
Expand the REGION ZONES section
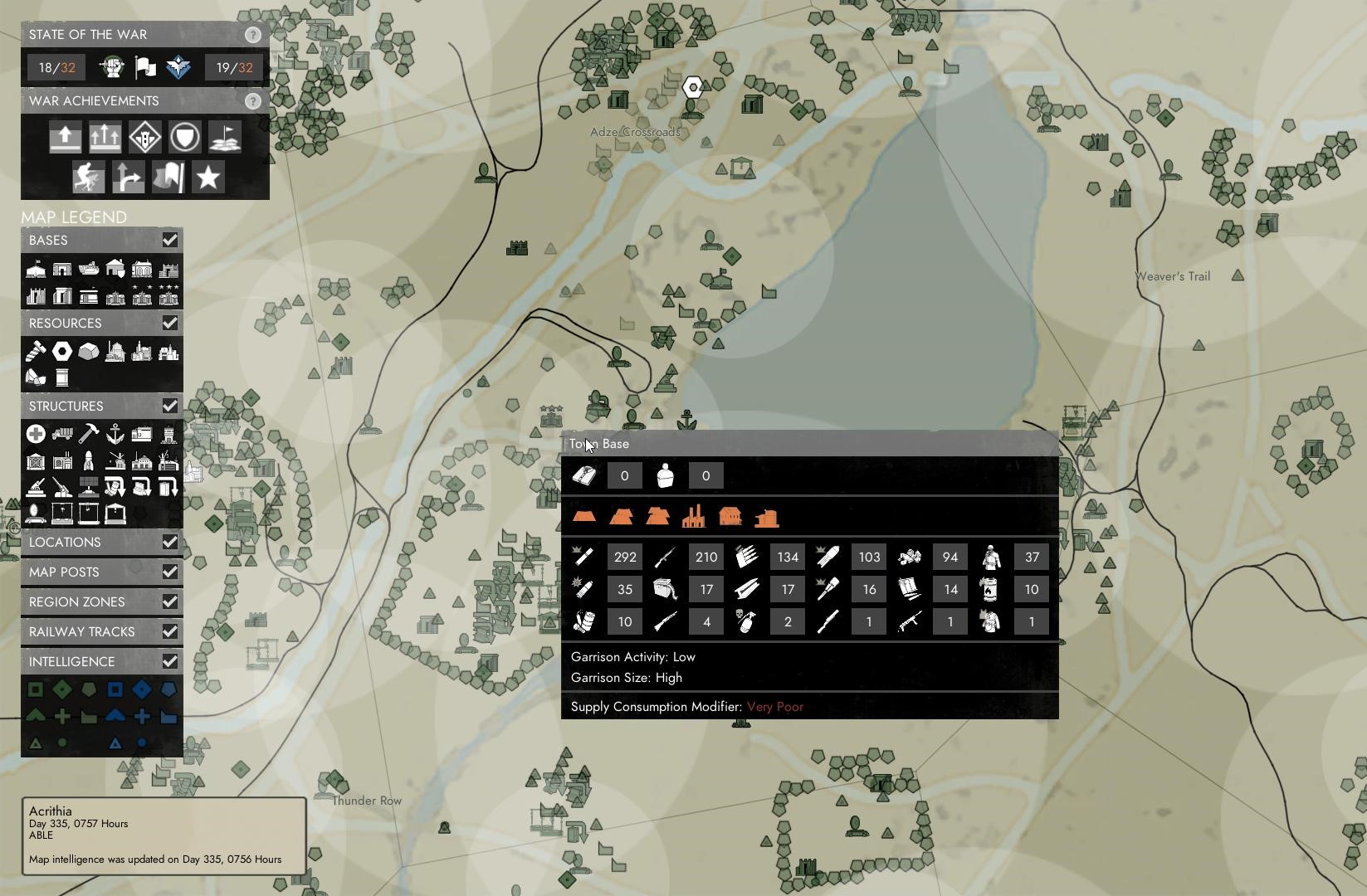pyautogui.click(x=170, y=601)
